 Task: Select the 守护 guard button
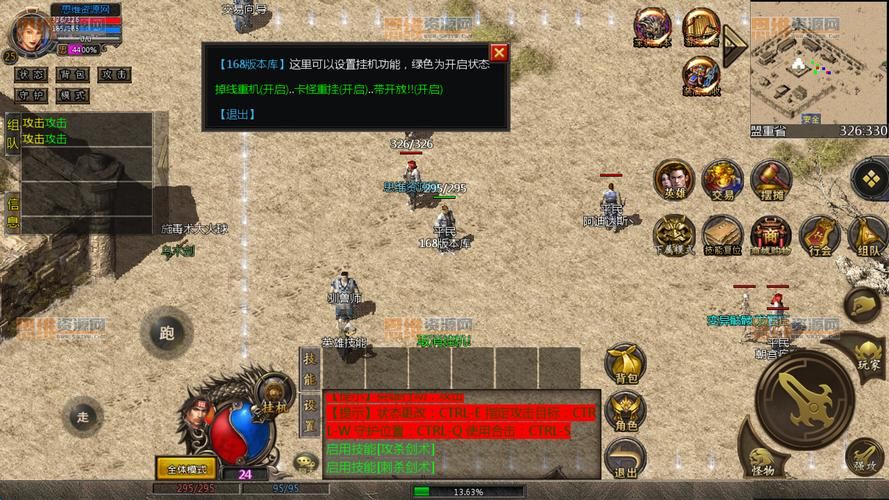pyautogui.click(x=30, y=95)
